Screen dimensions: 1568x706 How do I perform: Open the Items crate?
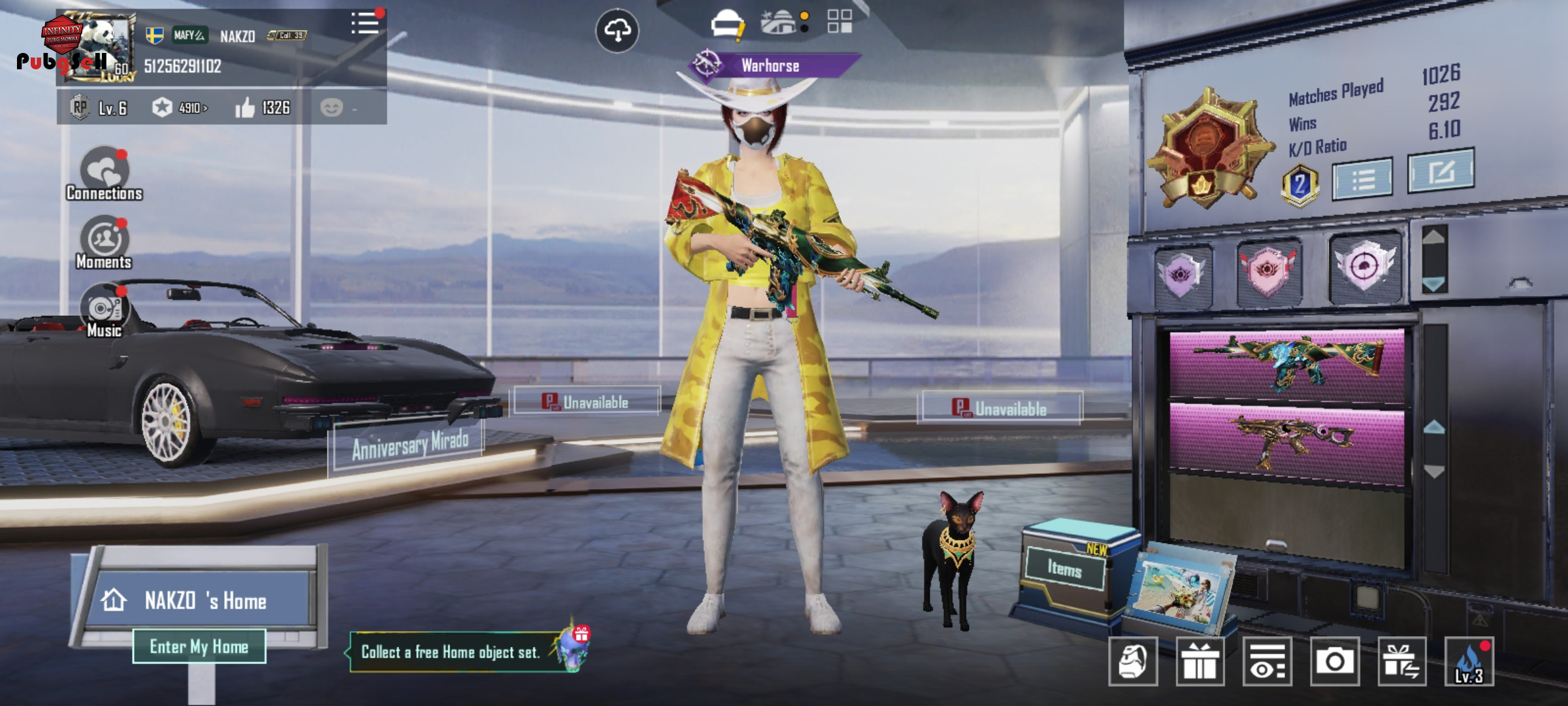[x=1065, y=569]
